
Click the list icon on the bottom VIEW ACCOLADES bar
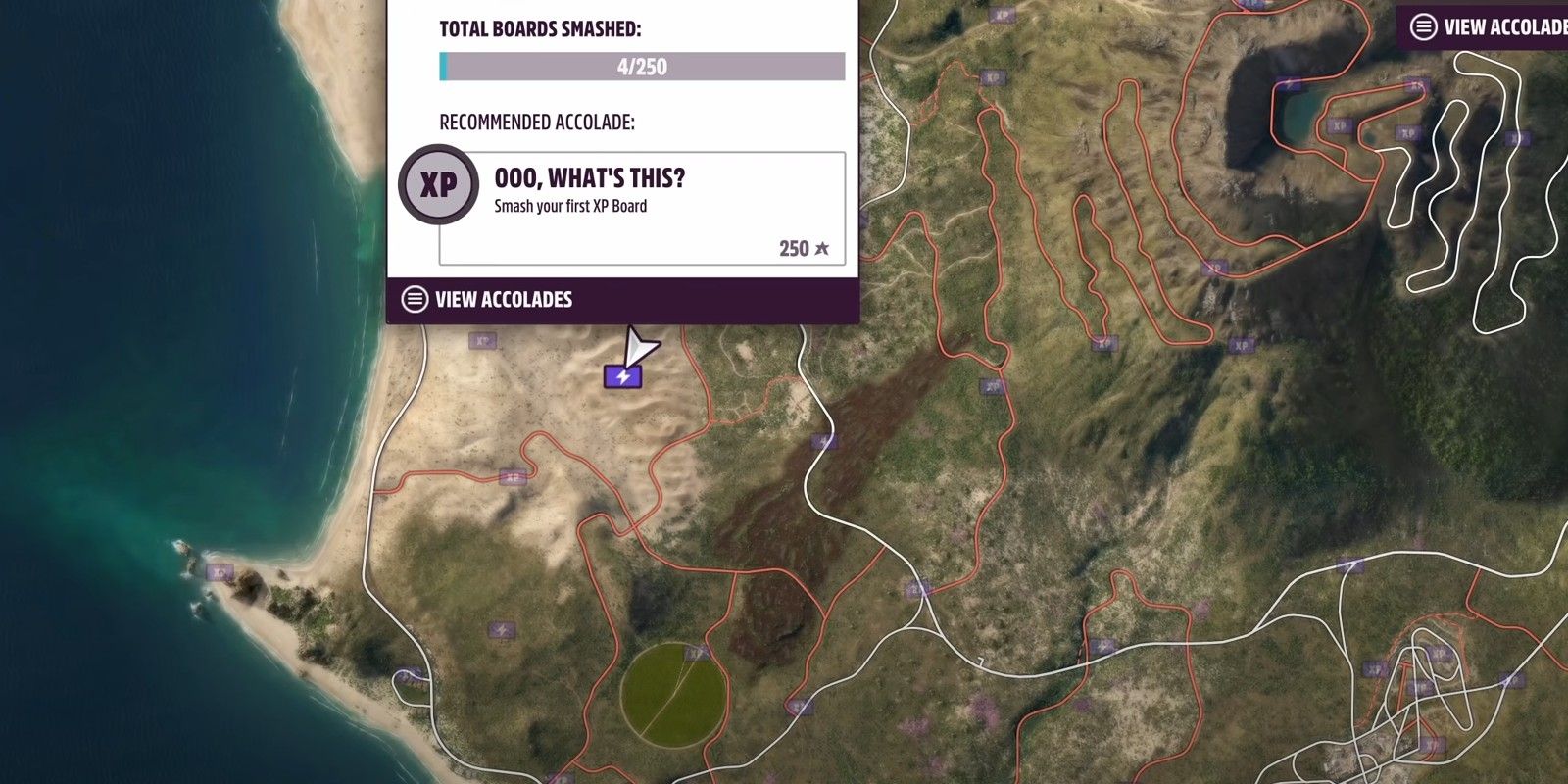[x=416, y=299]
